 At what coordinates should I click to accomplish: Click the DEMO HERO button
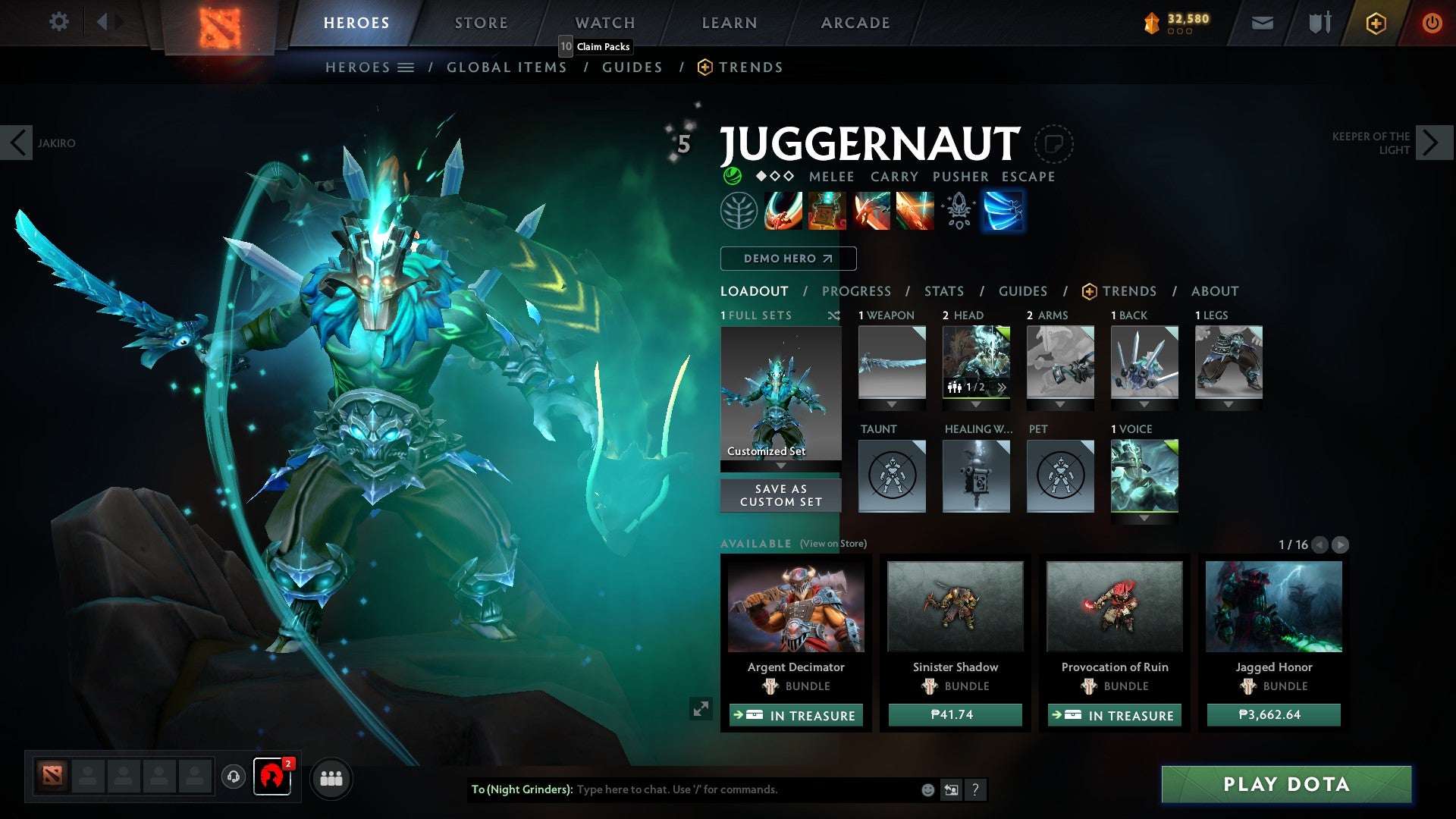coord(787,259)
